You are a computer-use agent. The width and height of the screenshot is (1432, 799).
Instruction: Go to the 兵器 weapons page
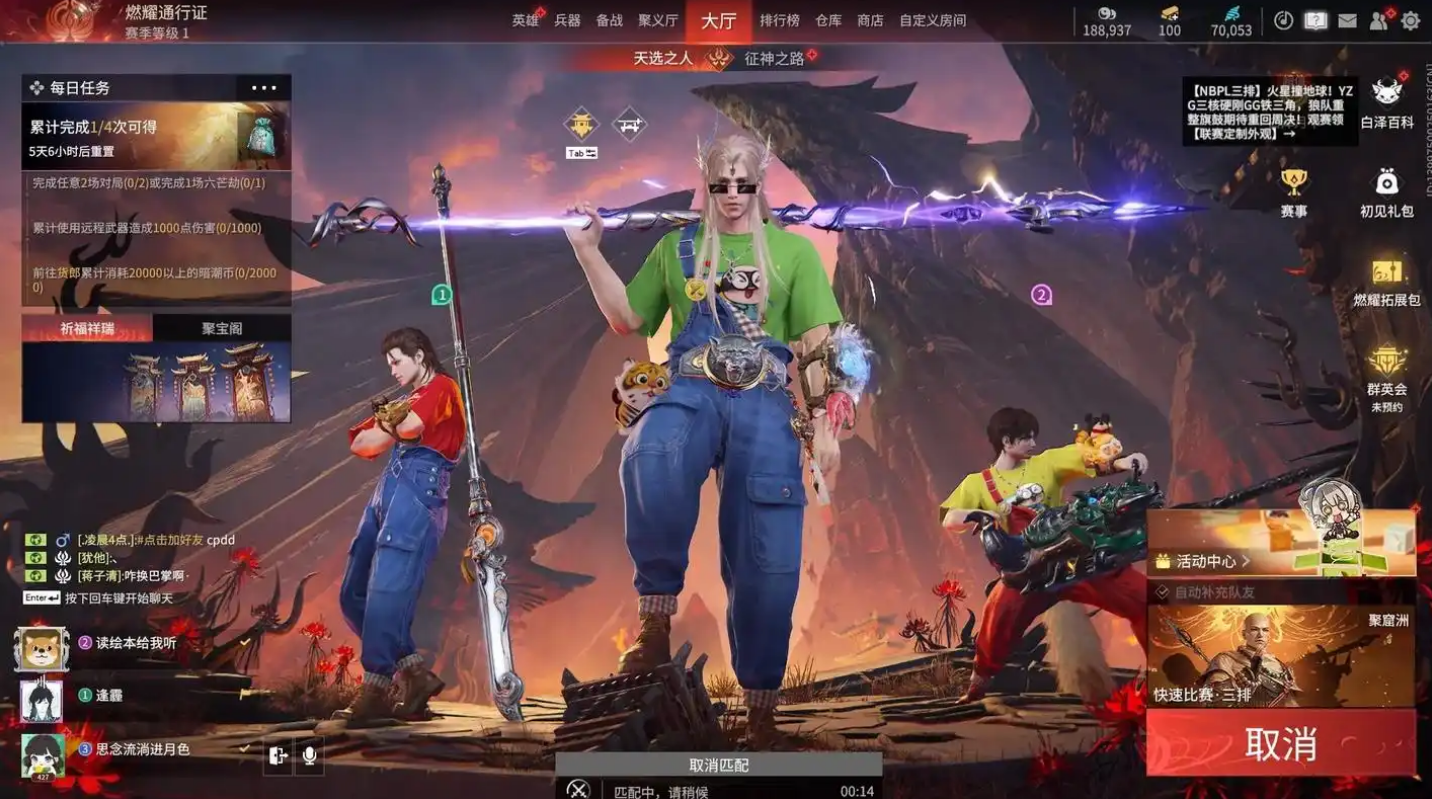coord(567,20)
